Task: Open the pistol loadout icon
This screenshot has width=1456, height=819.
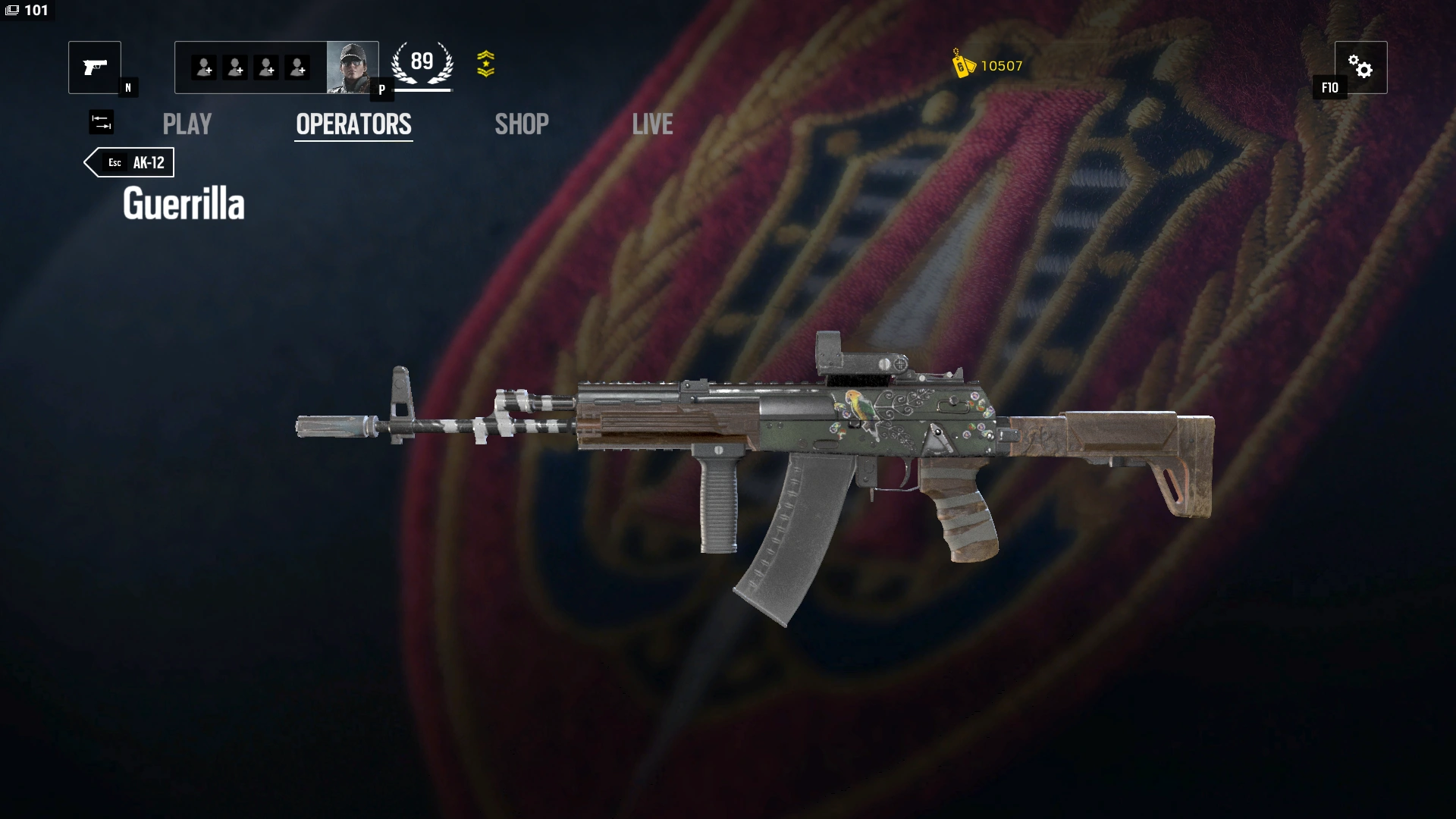Action: point(95,67)
